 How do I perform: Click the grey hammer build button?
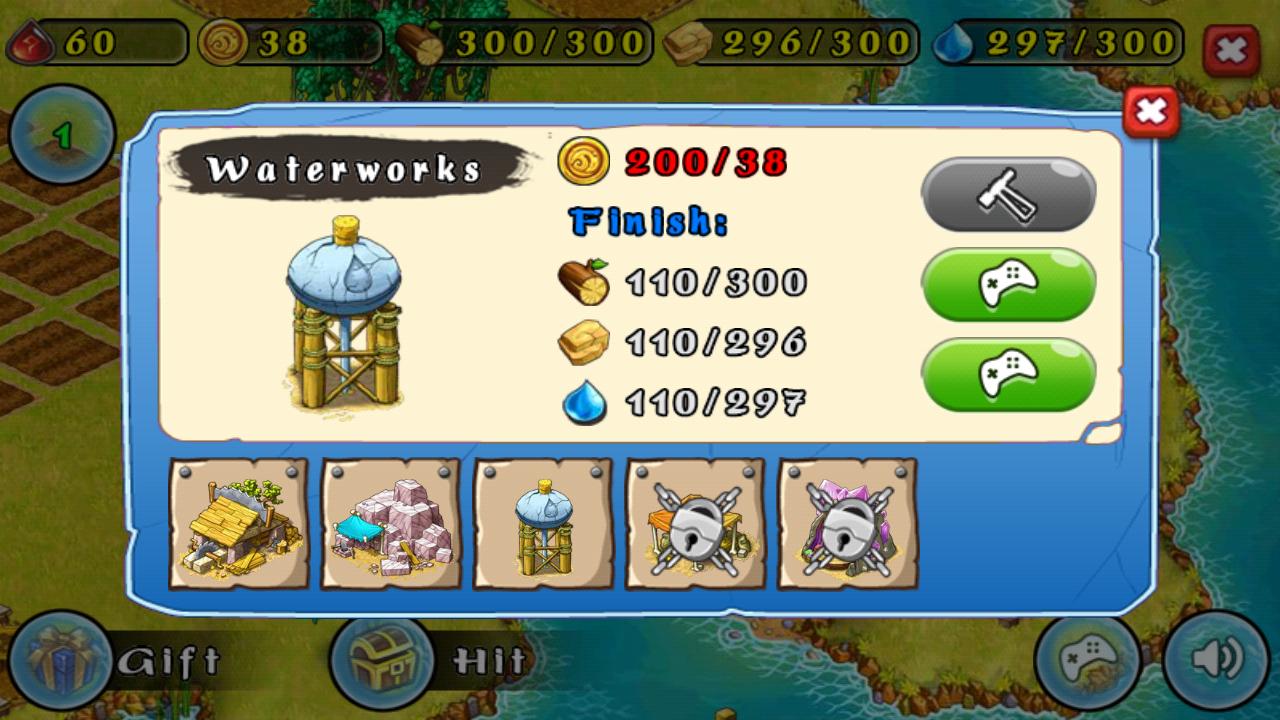pyautogui.click(x=1008, y=194)
